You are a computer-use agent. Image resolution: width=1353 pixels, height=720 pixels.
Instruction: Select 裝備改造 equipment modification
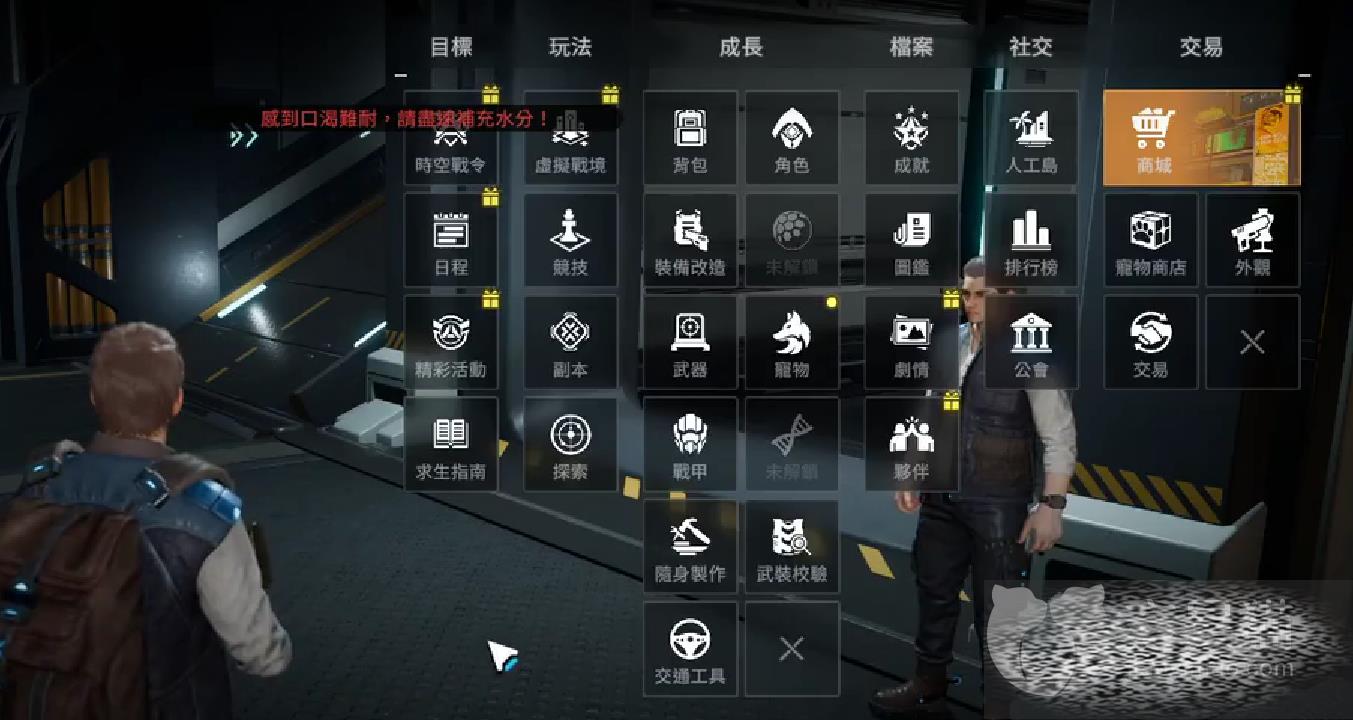pos(690,240)
